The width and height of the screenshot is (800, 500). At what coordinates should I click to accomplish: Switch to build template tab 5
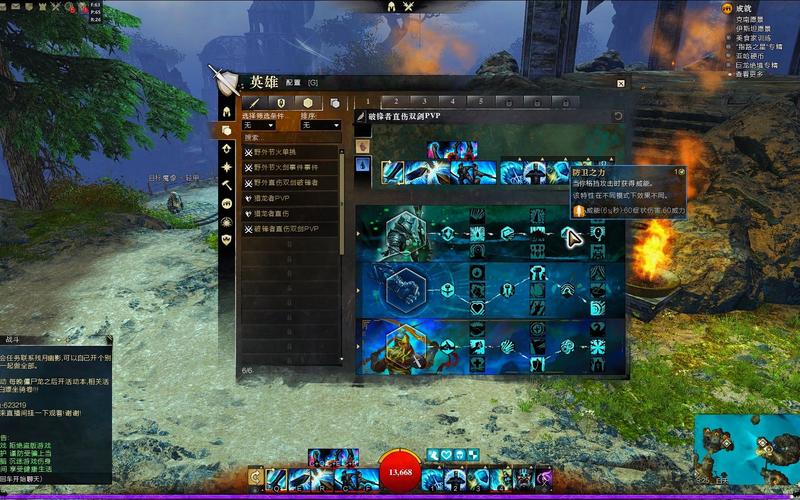(481, 101)
